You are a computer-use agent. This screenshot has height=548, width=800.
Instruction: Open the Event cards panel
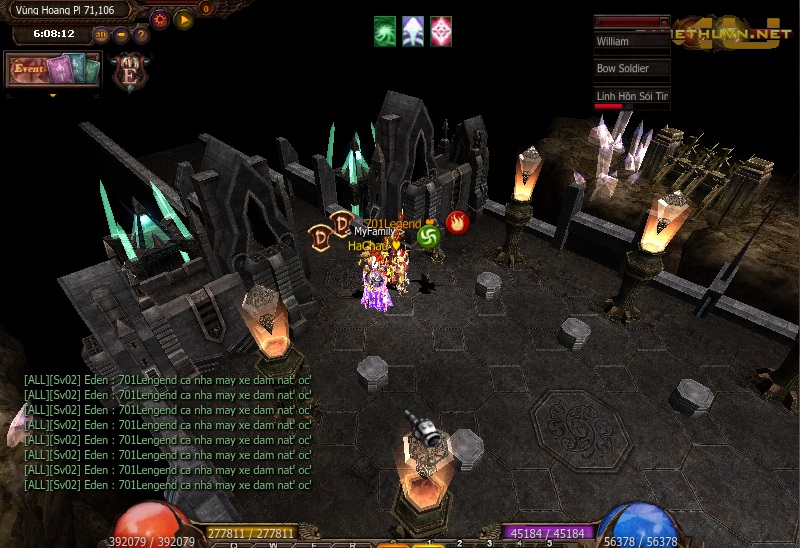pos(53,70)
